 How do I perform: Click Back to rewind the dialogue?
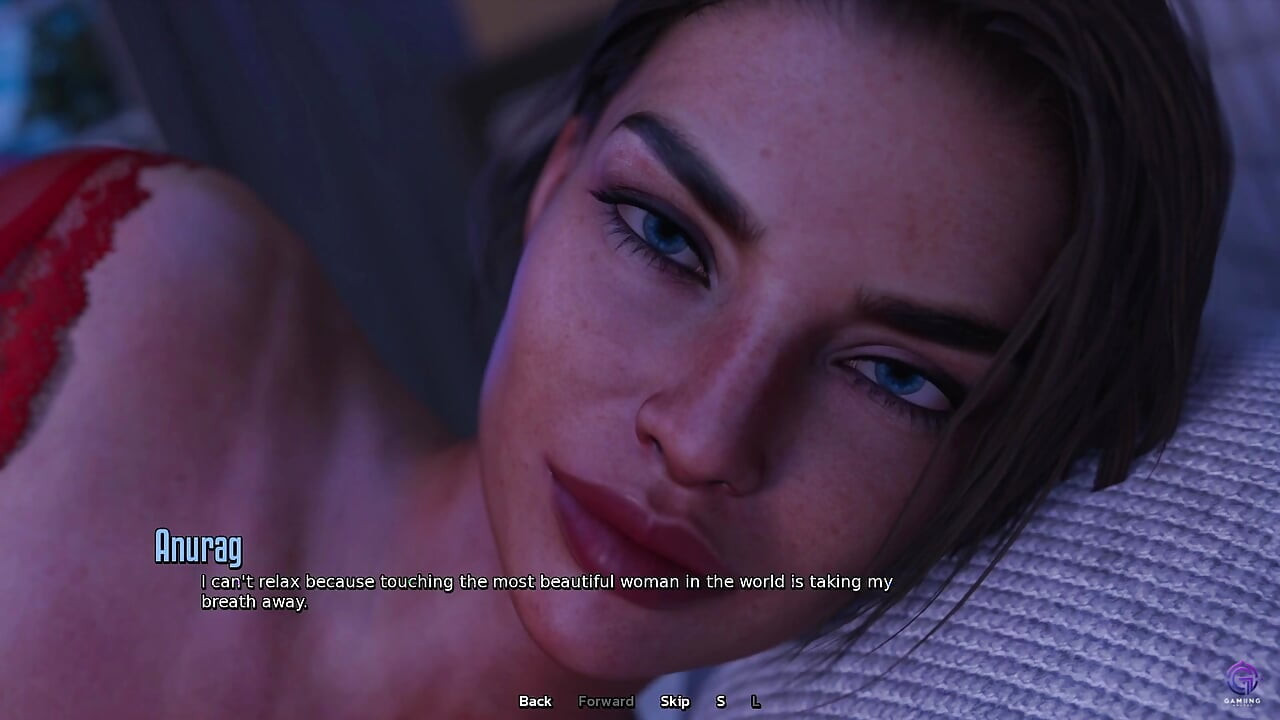535,701
